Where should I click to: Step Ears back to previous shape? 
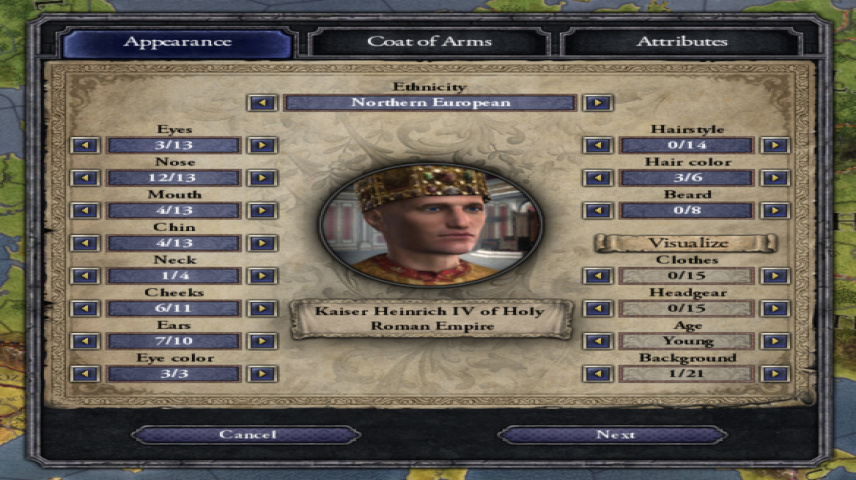[x=86, y=341]
